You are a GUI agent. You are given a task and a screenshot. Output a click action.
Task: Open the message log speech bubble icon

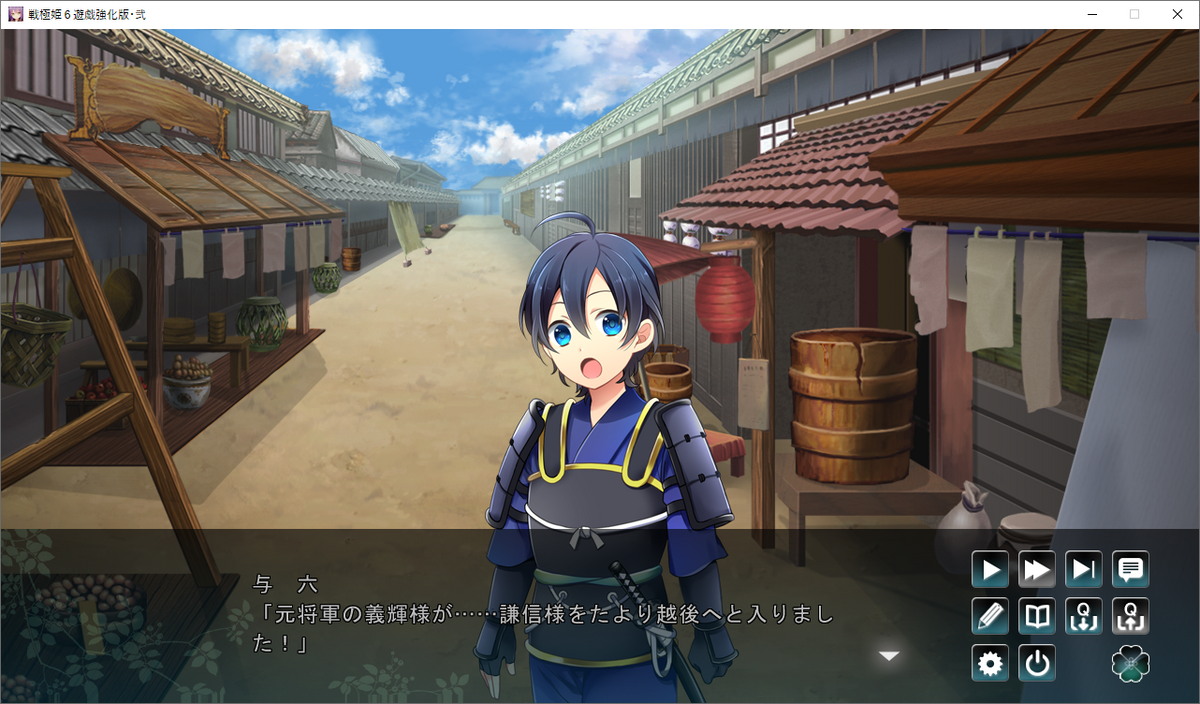tap(1130, 570)
